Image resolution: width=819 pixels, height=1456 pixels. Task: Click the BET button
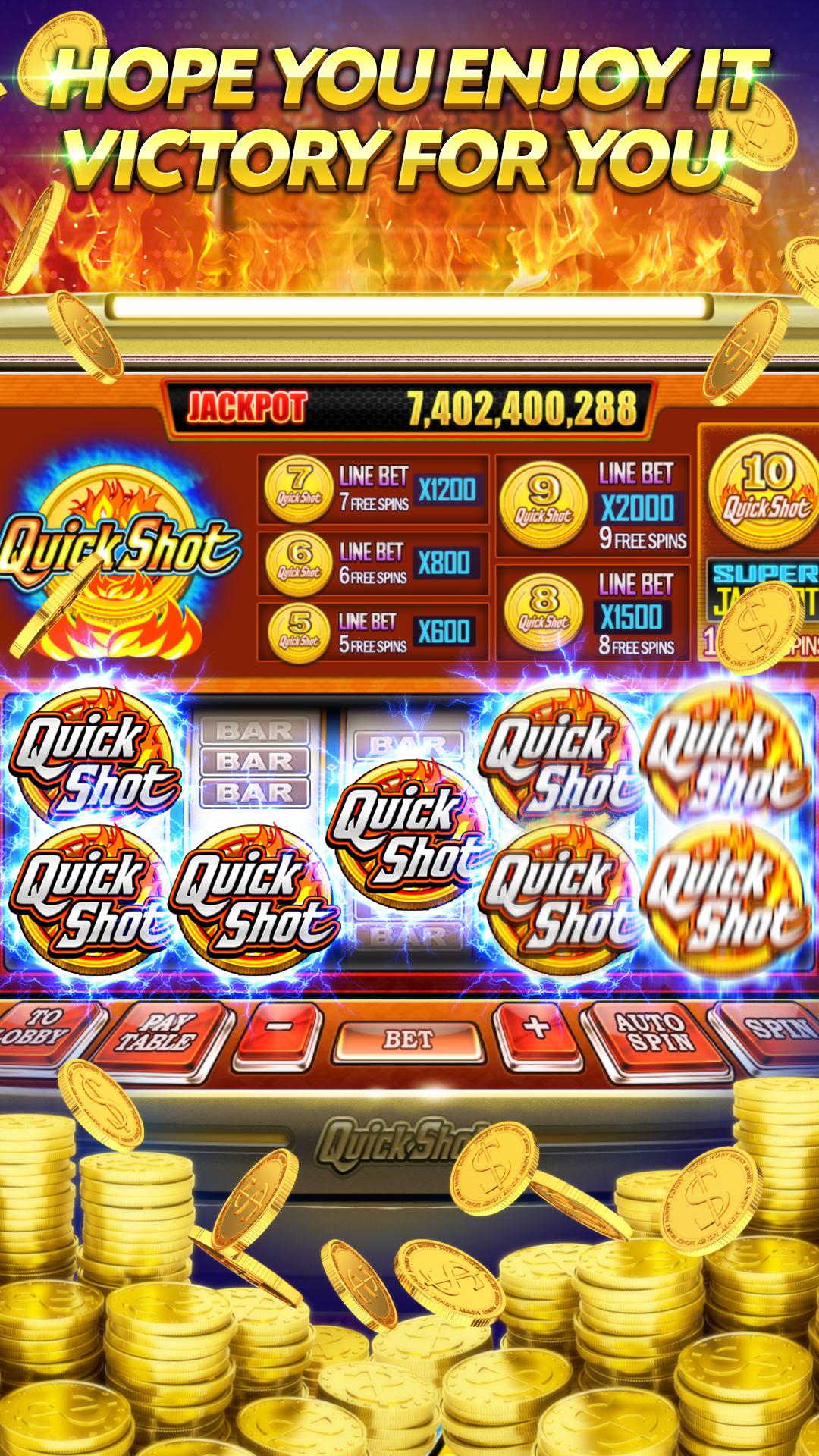click(409, 1040)
